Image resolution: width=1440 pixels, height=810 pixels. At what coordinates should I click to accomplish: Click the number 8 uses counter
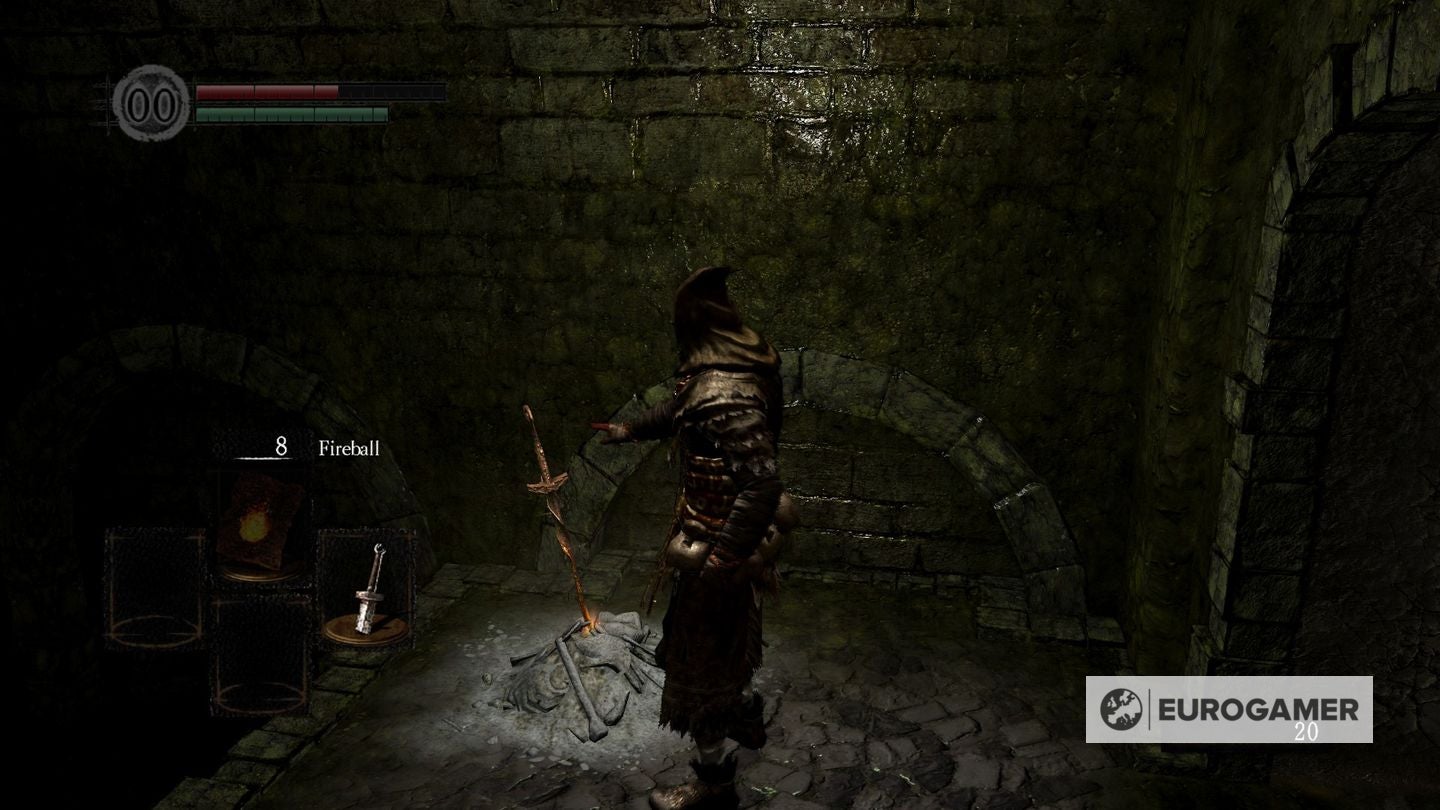tap(281, 446)
